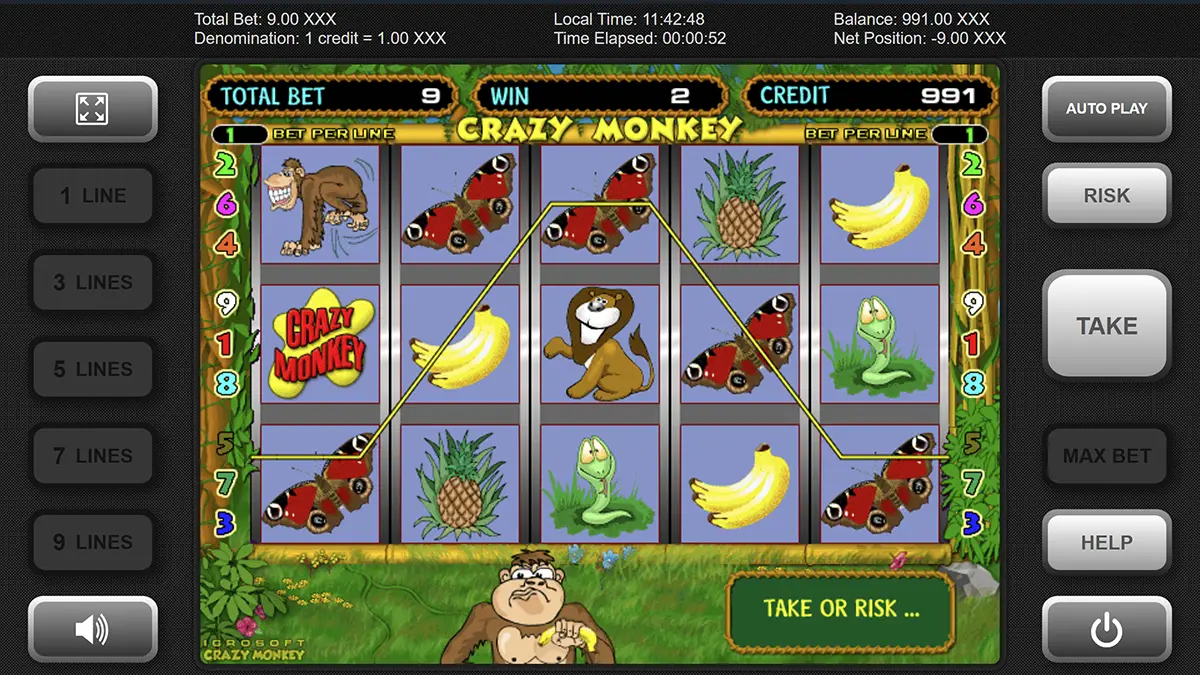Collect winnings with the TAKE button
The height and width of the screenshot is (675, 1200).
tap(1106, 326)
